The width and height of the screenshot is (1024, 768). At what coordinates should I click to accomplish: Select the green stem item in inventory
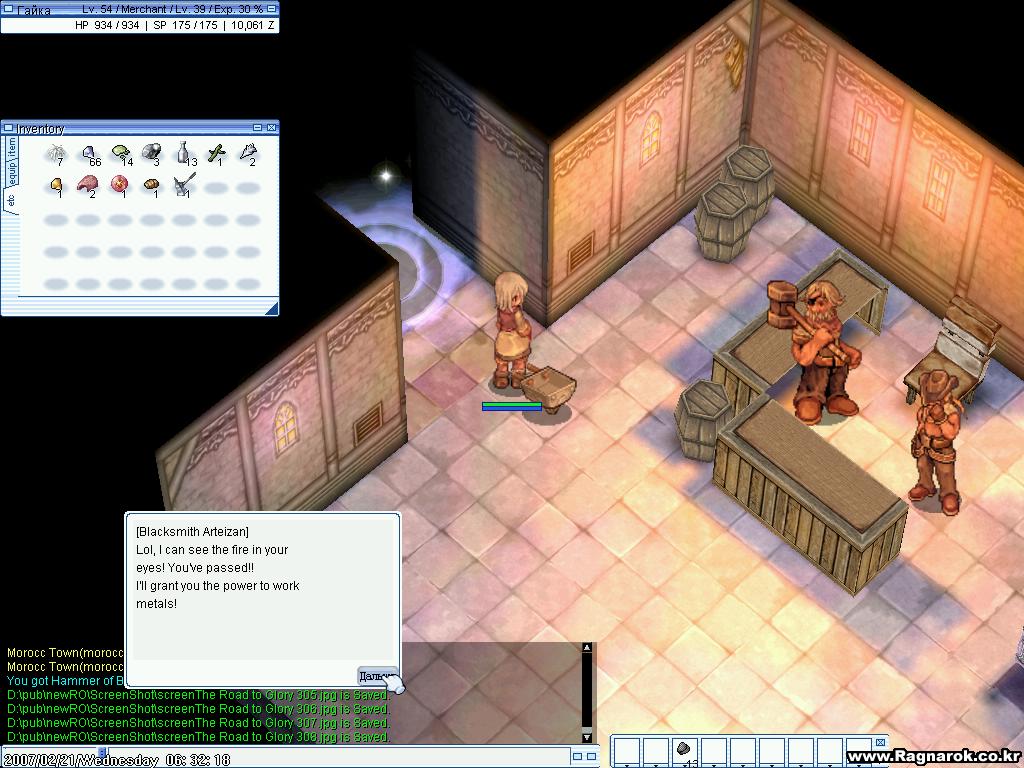(216, 153)
